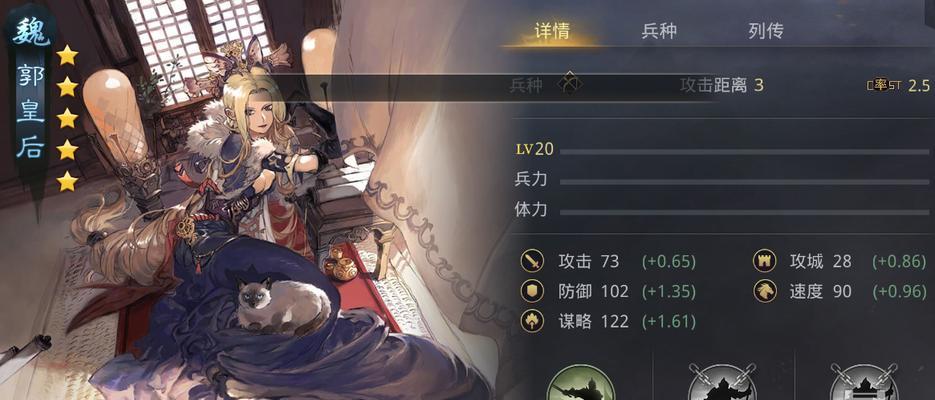Switch to the 详情 details tab
Viewport: 935px width, 400px height.
[552, 31]
